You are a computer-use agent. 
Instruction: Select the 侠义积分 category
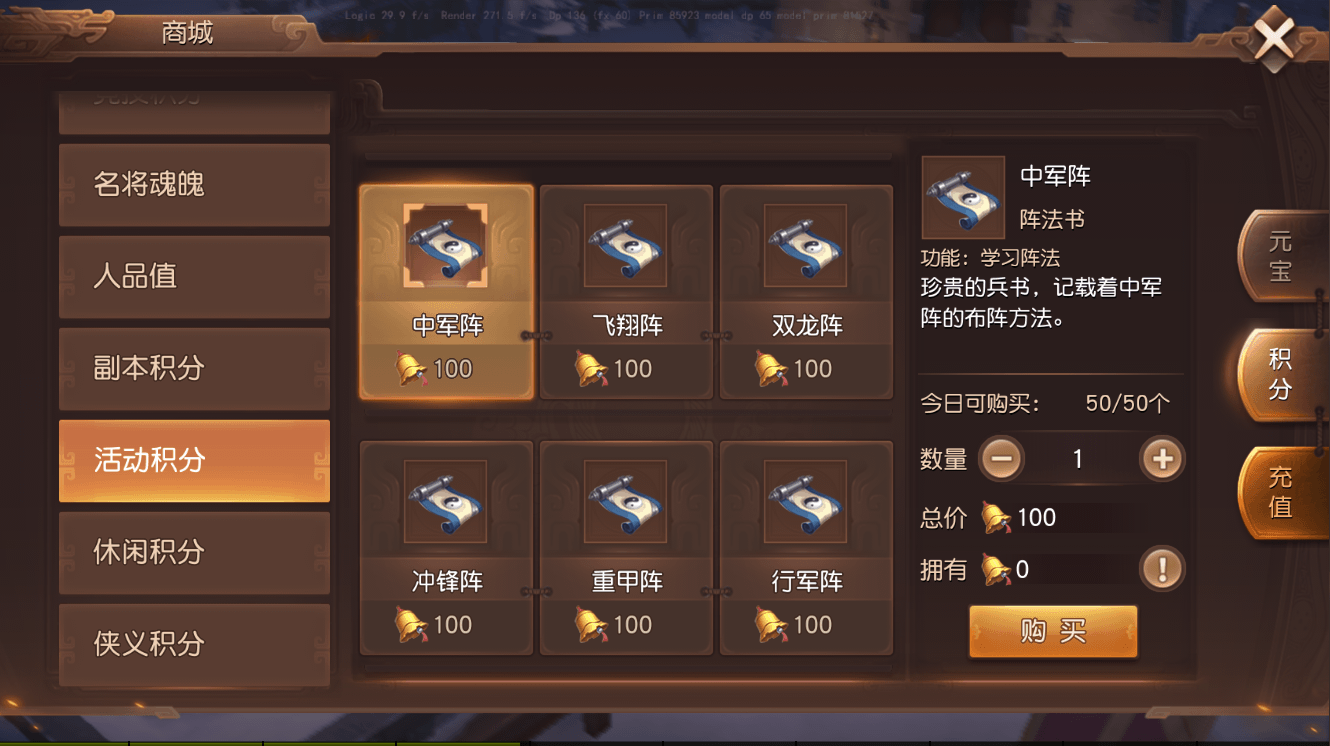pos(194,645)
